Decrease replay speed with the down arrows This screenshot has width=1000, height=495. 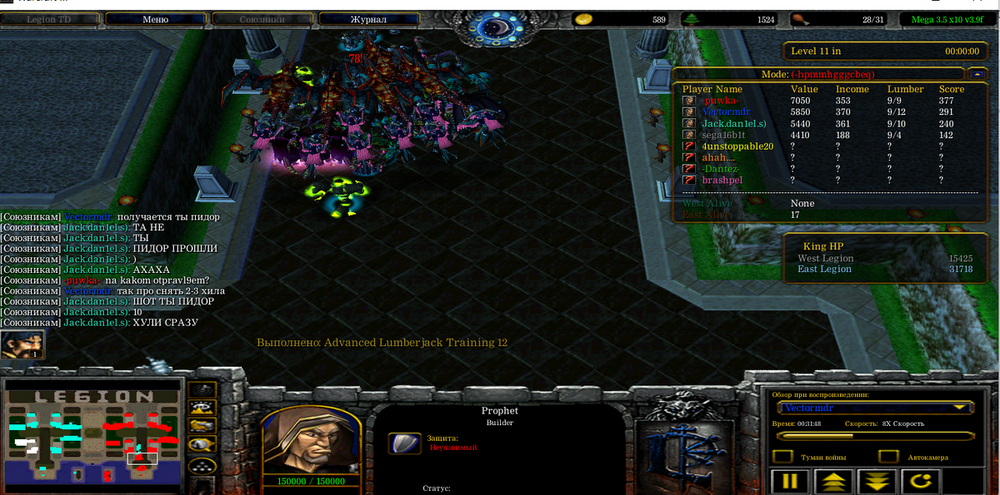(x=878, y=481)
